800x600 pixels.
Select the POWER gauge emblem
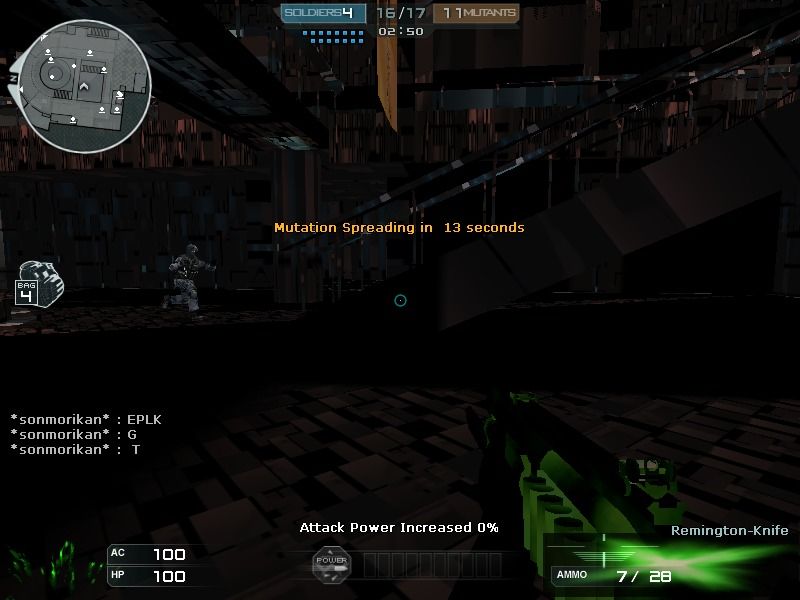click(x=331, y=563)
